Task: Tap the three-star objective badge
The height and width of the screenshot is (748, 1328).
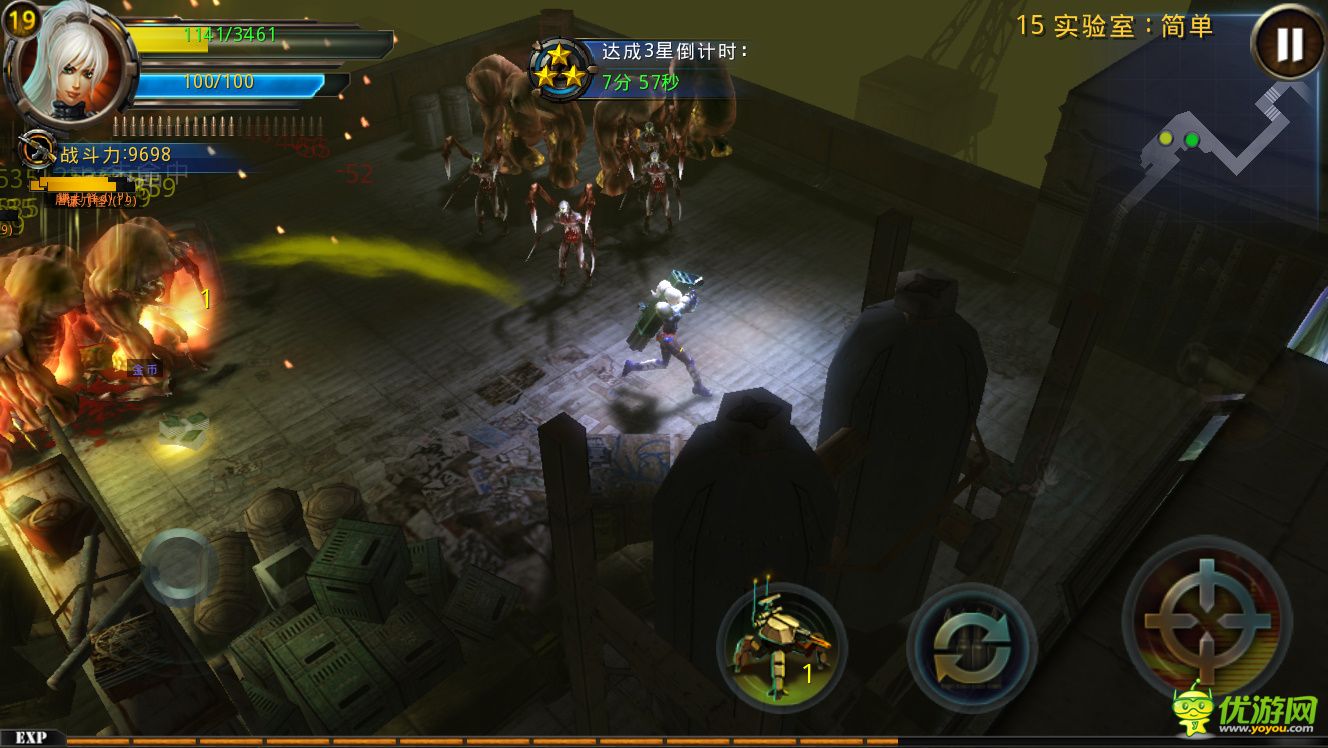Action: [558, 66]
